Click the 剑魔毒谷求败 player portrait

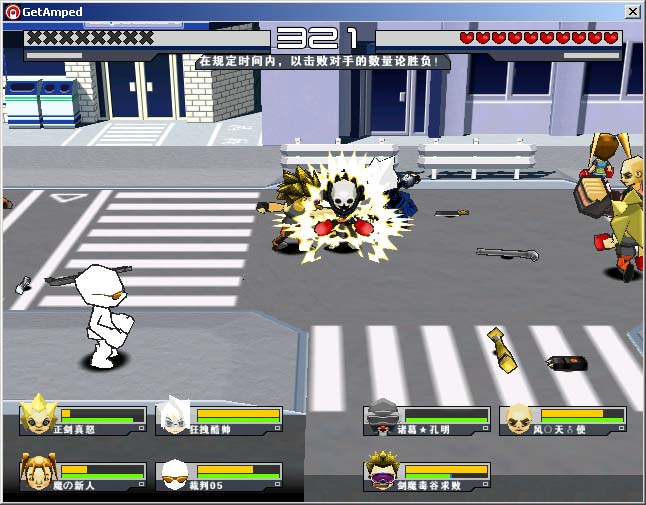382,471
